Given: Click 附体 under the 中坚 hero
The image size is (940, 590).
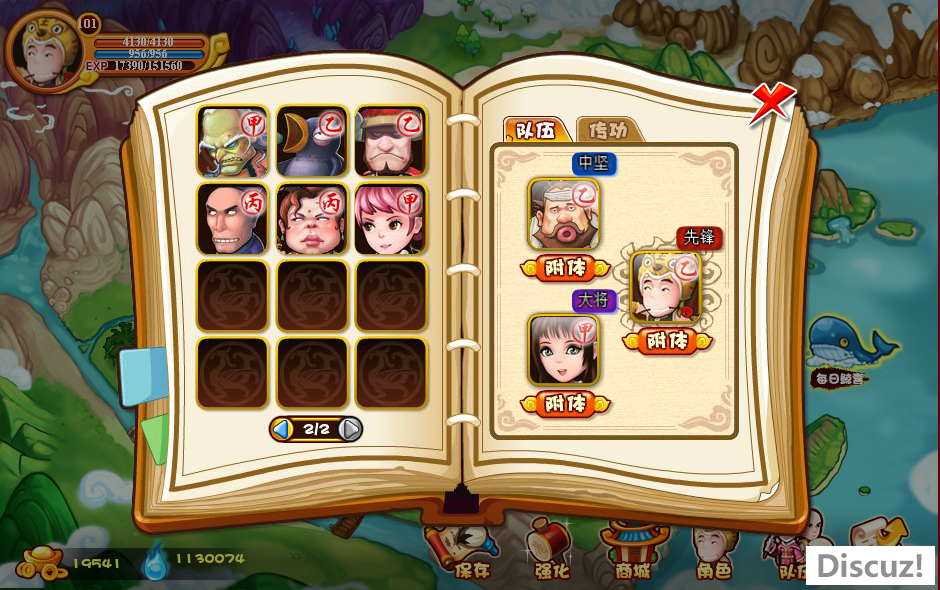Looking at the screenshot, I should click(x=565, y=268).
